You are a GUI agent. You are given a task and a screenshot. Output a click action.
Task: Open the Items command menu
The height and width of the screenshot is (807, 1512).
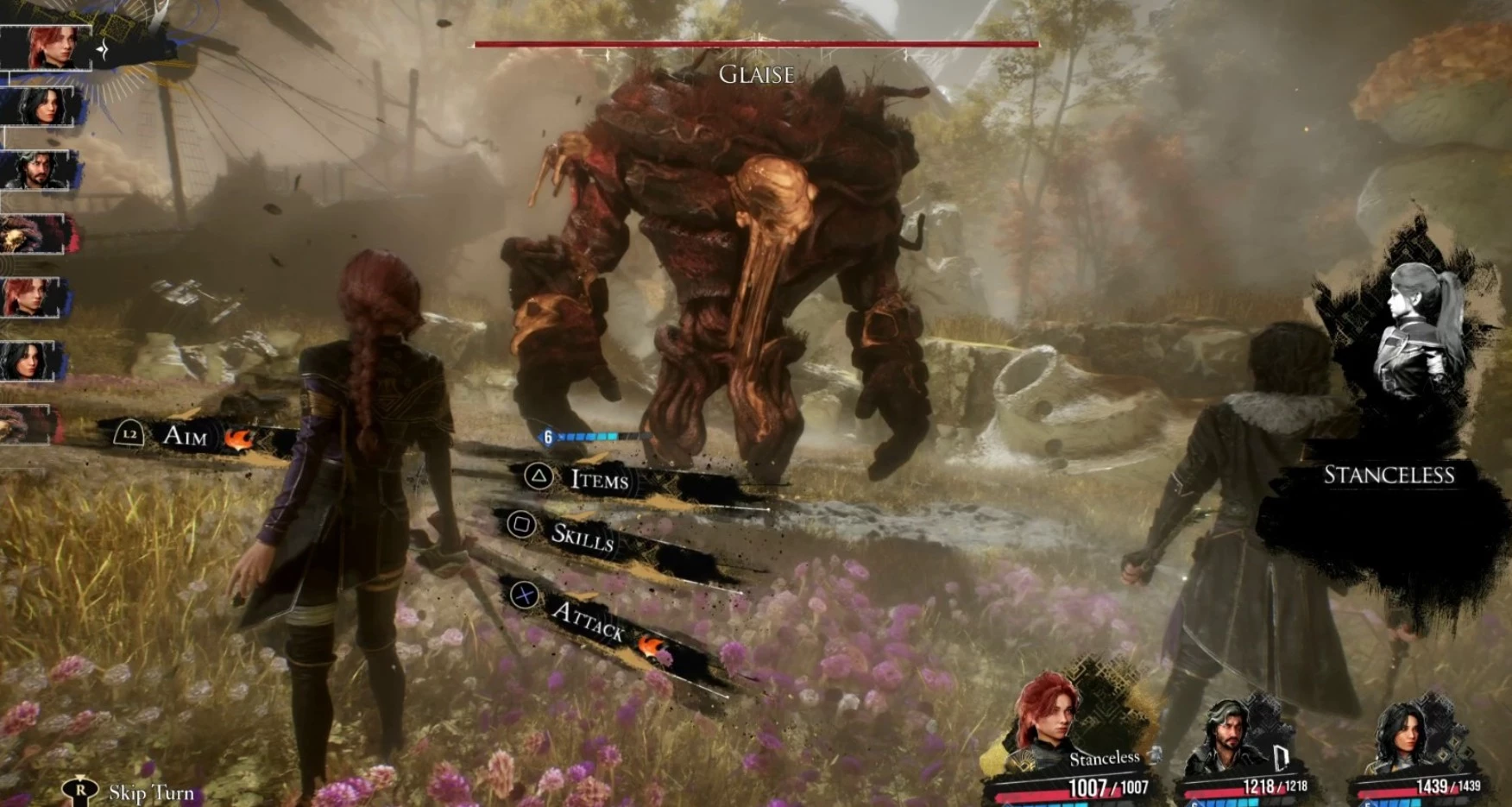pyautogui.click(x=598, y=479)
